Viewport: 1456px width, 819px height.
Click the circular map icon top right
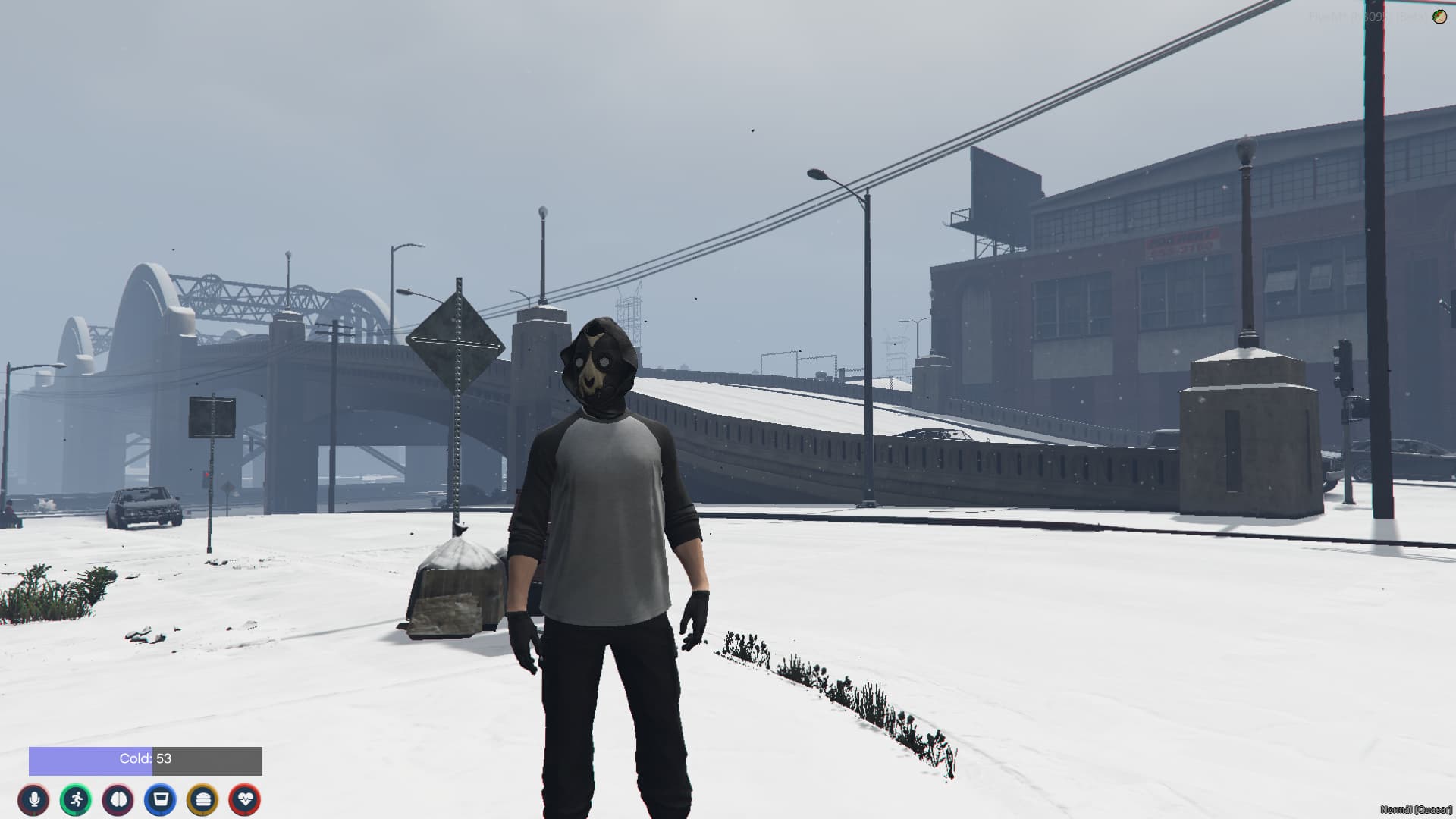(1439, 17)
